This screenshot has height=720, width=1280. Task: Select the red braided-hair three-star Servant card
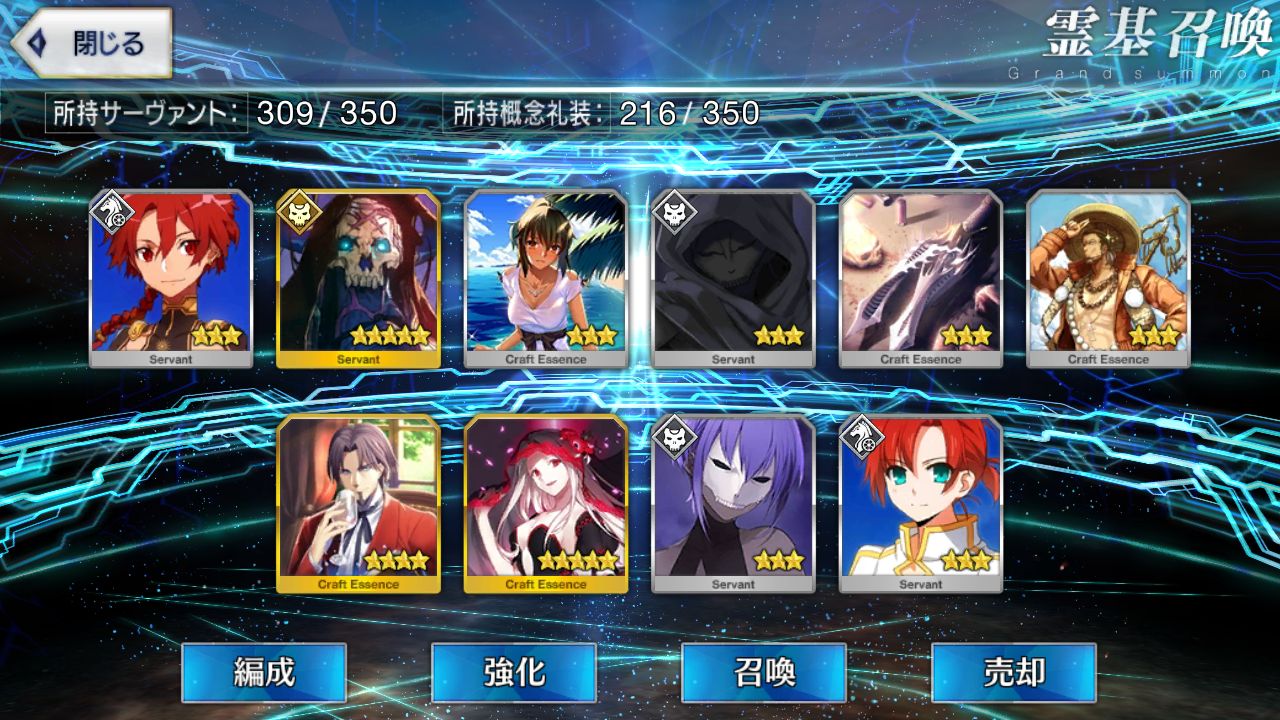click(171, 278)
